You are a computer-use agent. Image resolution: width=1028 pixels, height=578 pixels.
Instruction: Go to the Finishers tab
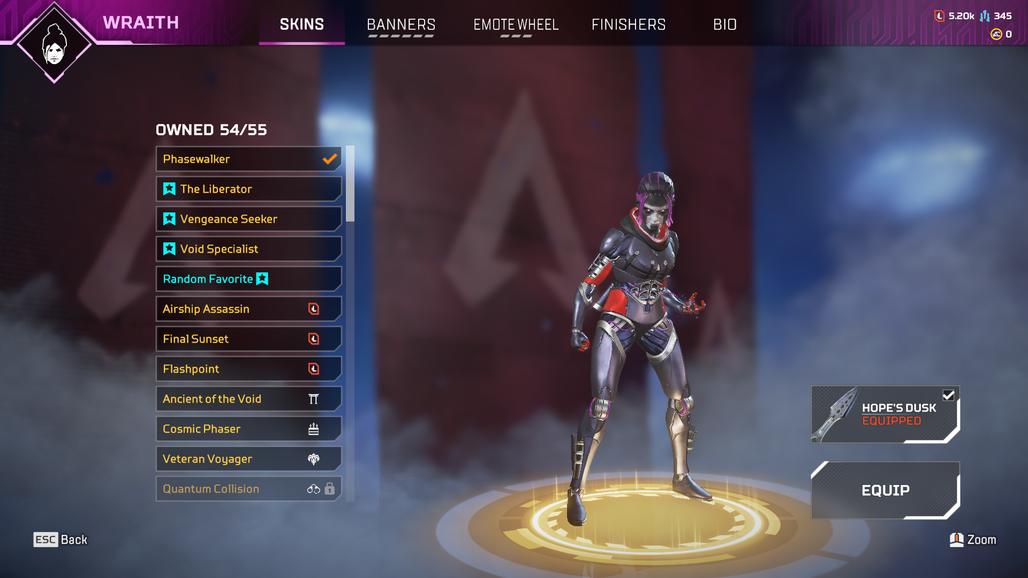click(x=628, y=25)
